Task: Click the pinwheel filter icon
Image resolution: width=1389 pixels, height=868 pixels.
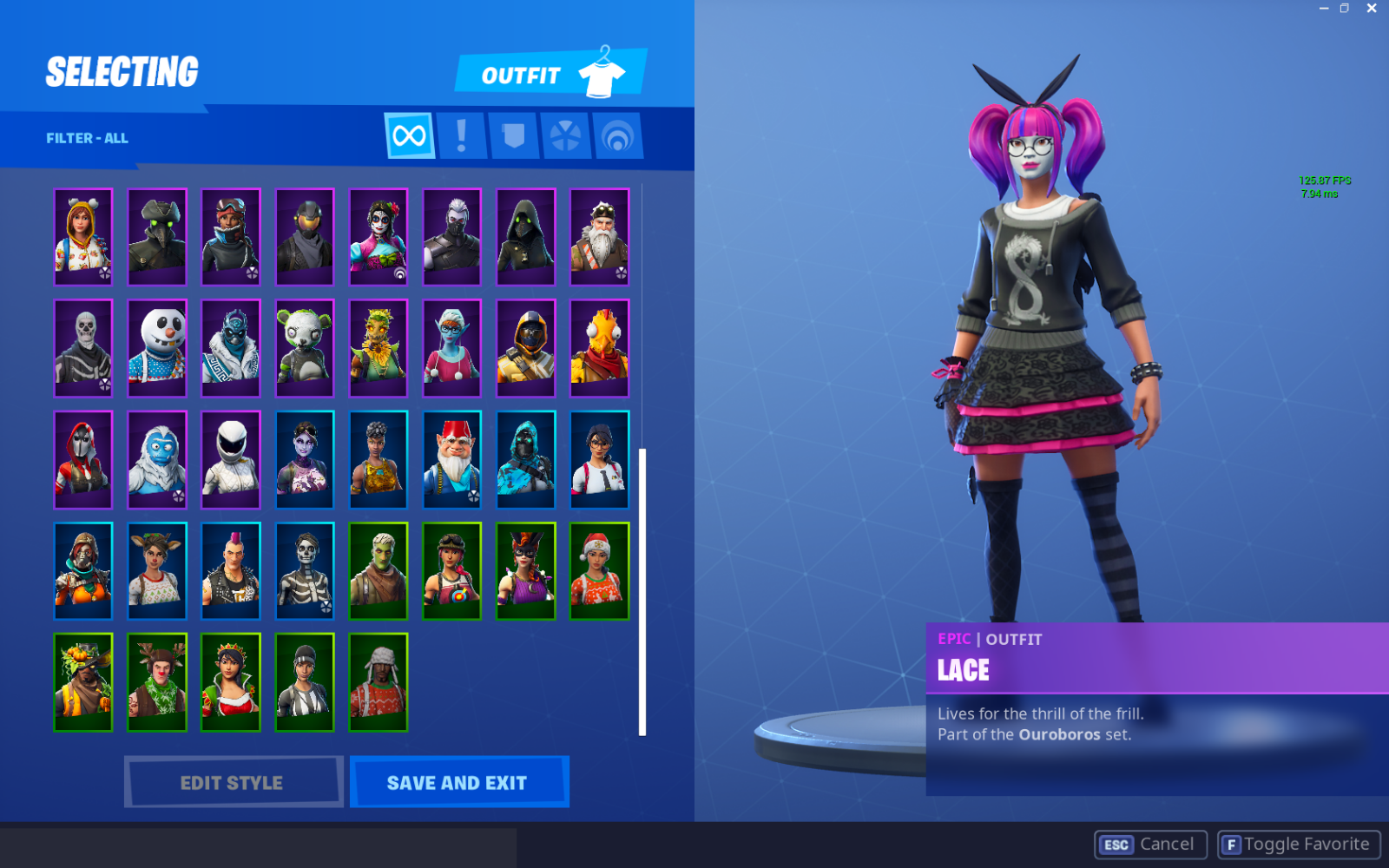Action: coord(565,135)
